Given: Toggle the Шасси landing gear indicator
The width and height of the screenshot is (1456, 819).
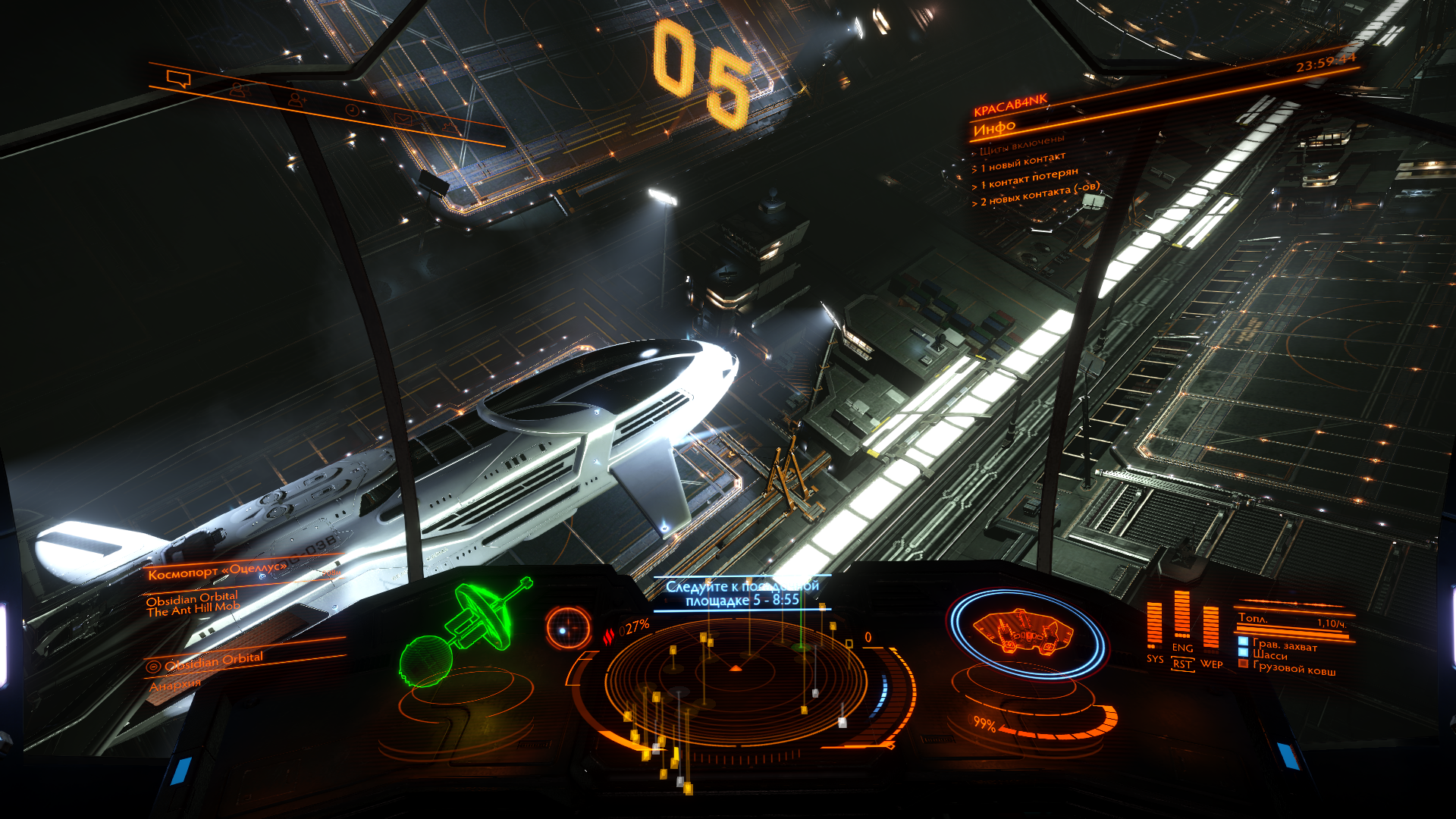Looking at the screenshot, I should 1269,655.
